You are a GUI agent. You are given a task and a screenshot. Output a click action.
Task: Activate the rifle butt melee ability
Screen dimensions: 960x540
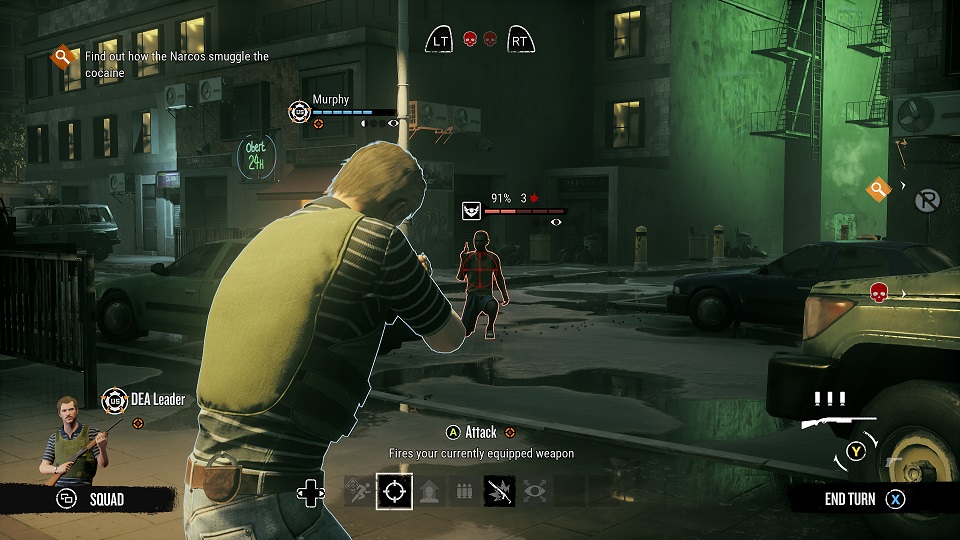(x=499, y=491)
